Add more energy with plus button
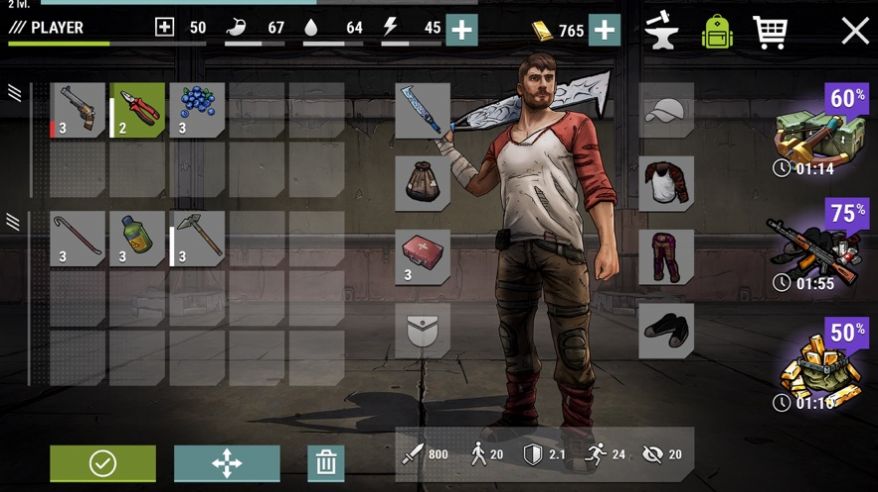Viewport: 878px width, 492px height. (x=461, y=29)
